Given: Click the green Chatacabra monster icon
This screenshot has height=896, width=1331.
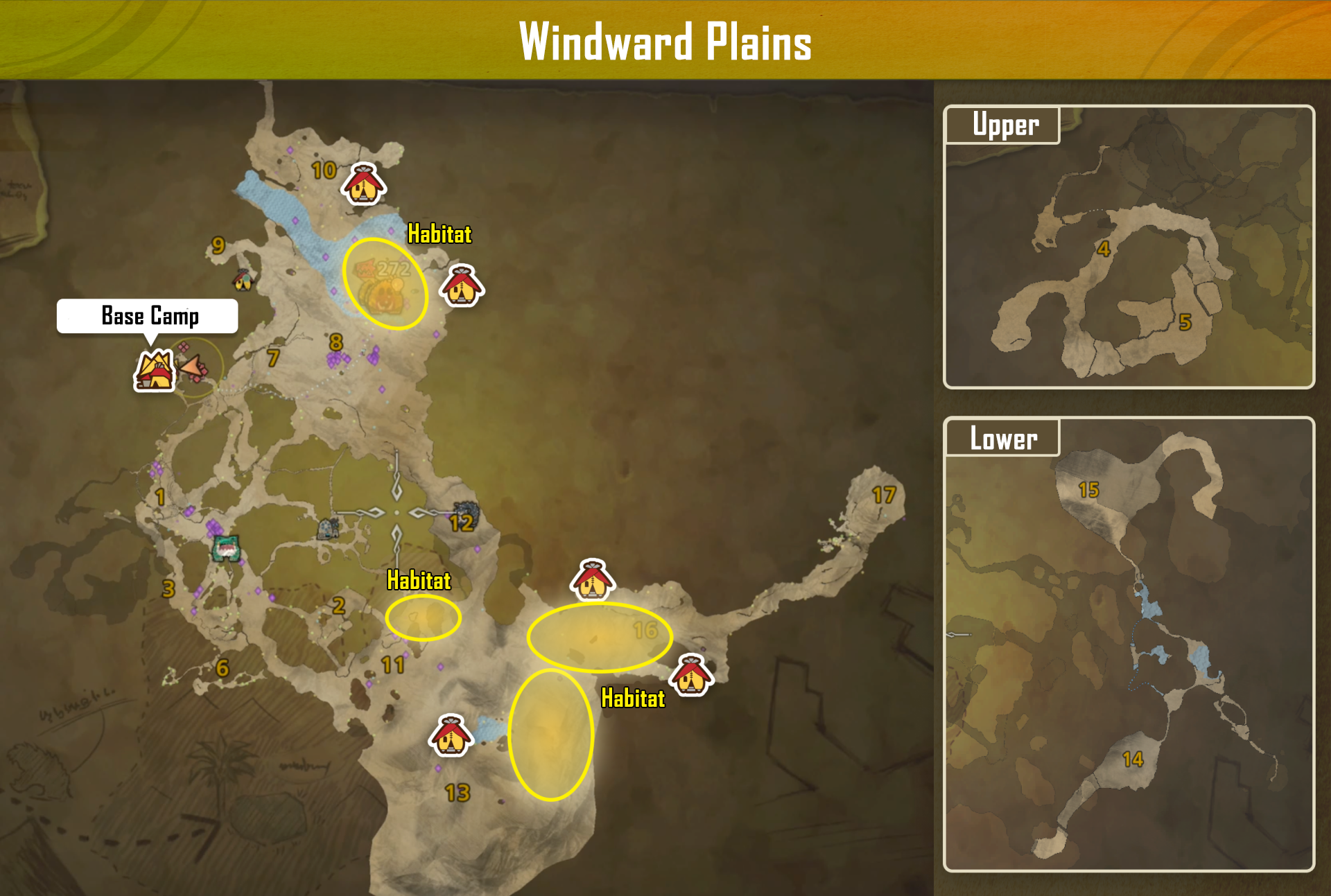Looking at the screenshot, I should [226, 547].
